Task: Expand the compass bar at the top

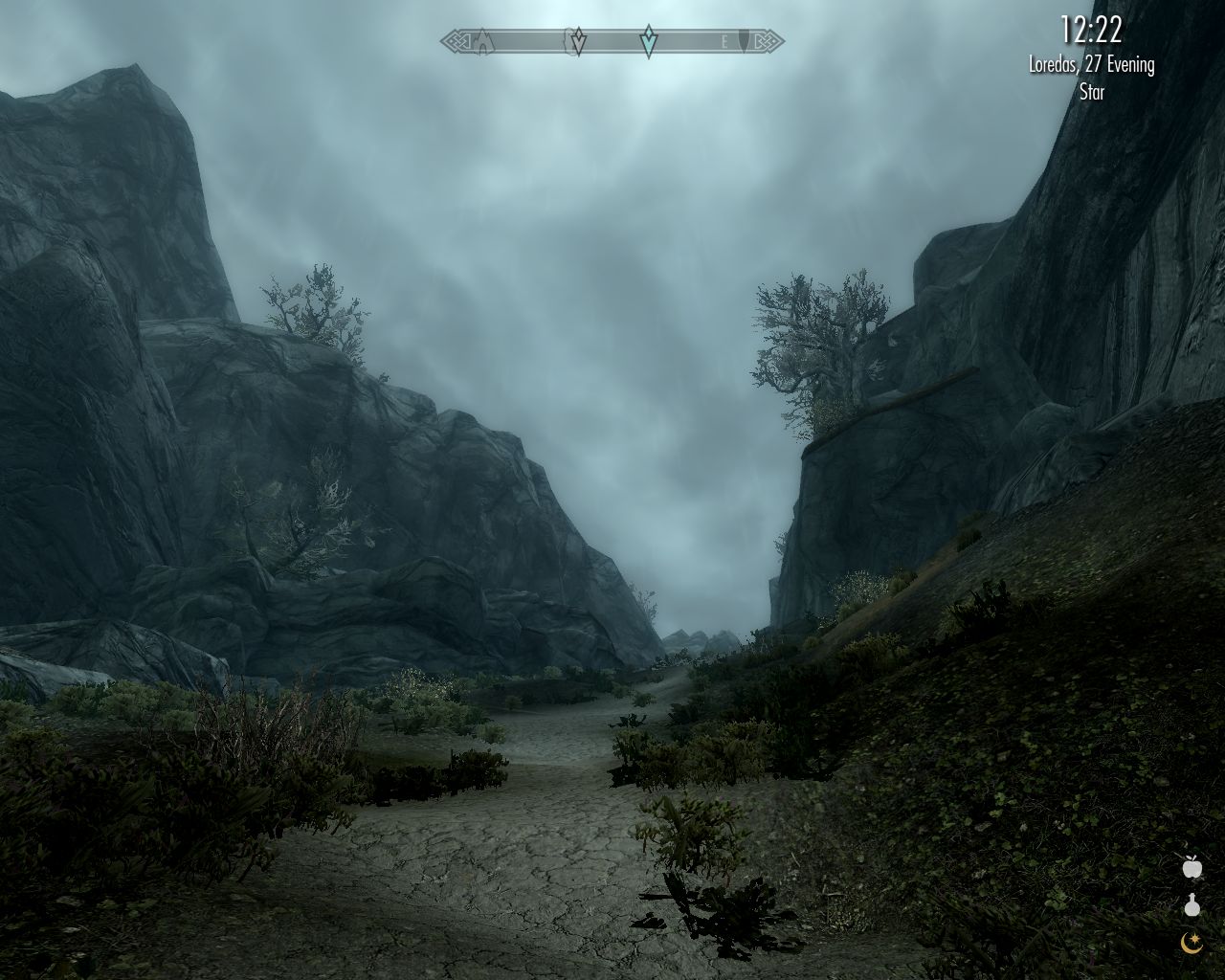Action: pos(612,40)
